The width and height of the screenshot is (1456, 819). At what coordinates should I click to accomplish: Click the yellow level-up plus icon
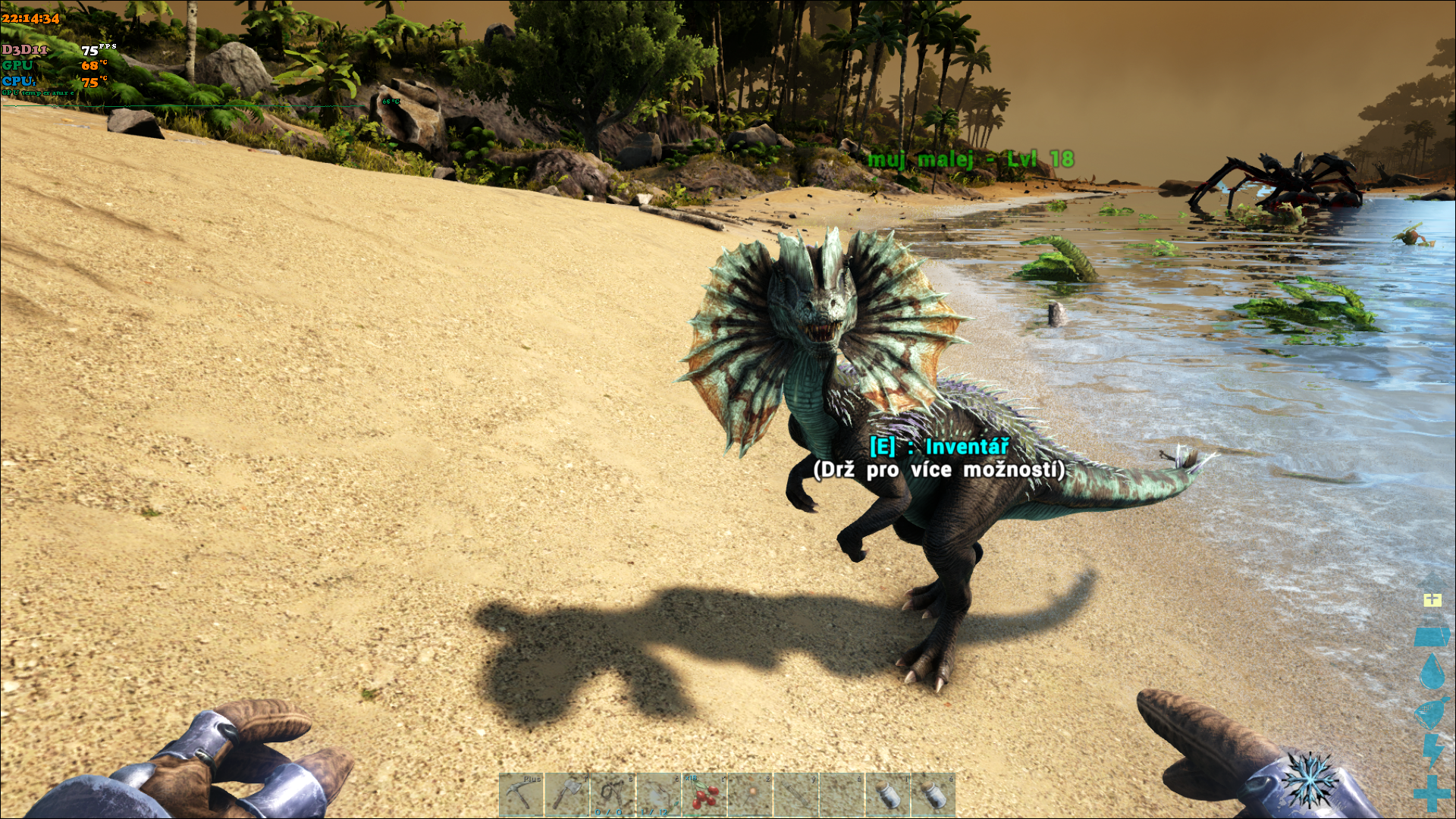(x=1432, y=600)
